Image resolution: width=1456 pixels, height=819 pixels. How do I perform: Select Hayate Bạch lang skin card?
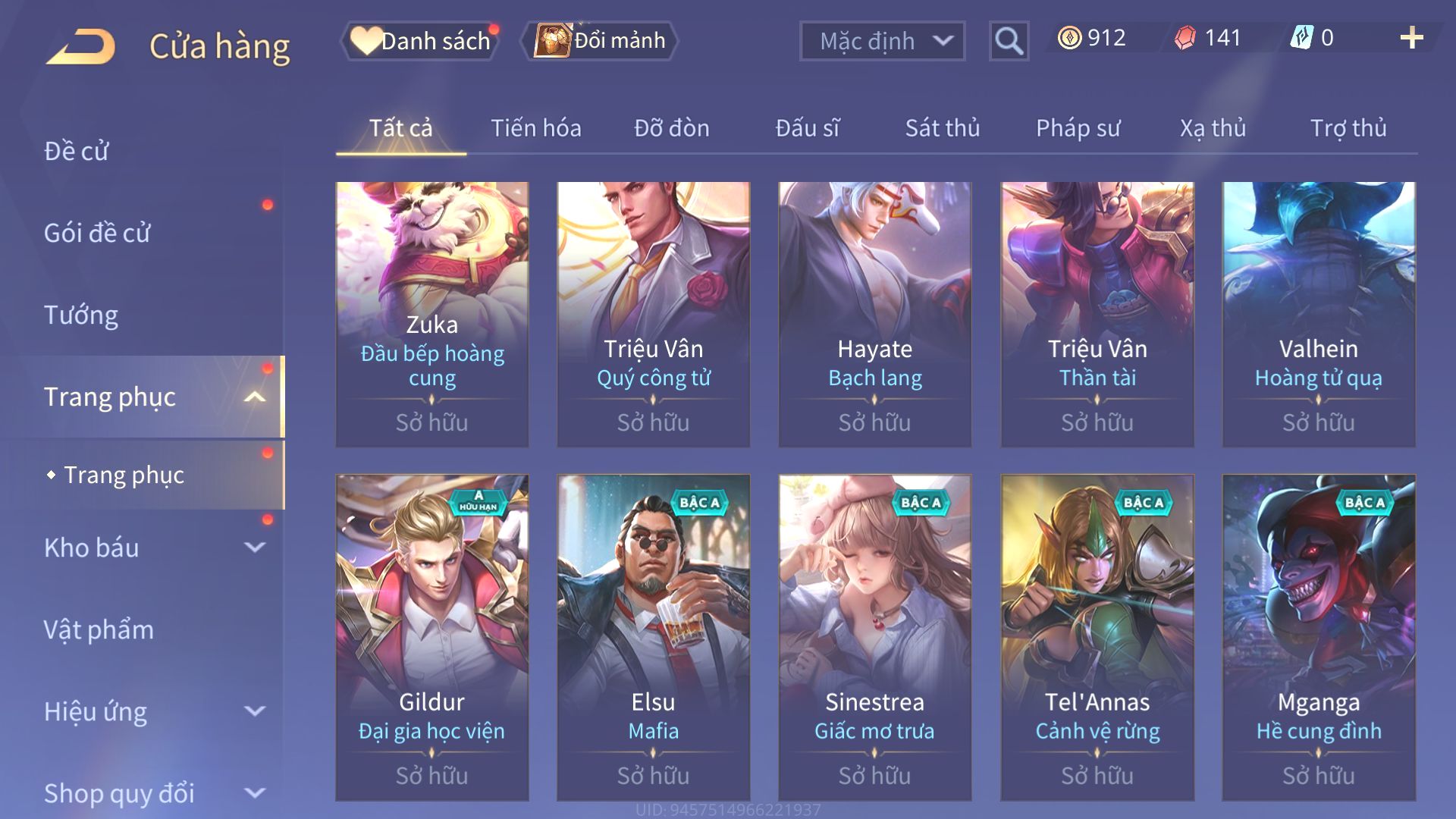click(874, 314)
